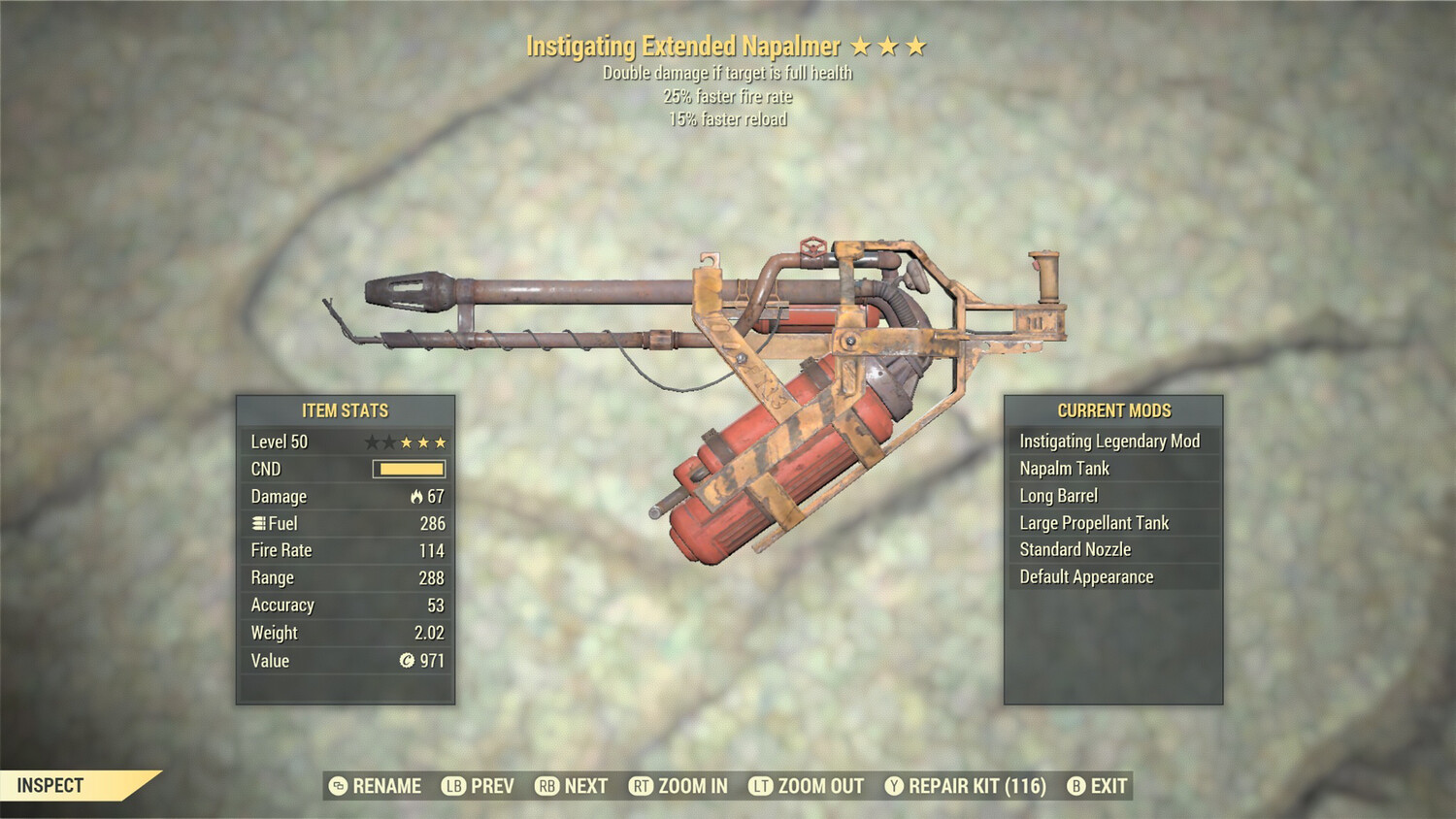Show the Next item

coord(572,786)
